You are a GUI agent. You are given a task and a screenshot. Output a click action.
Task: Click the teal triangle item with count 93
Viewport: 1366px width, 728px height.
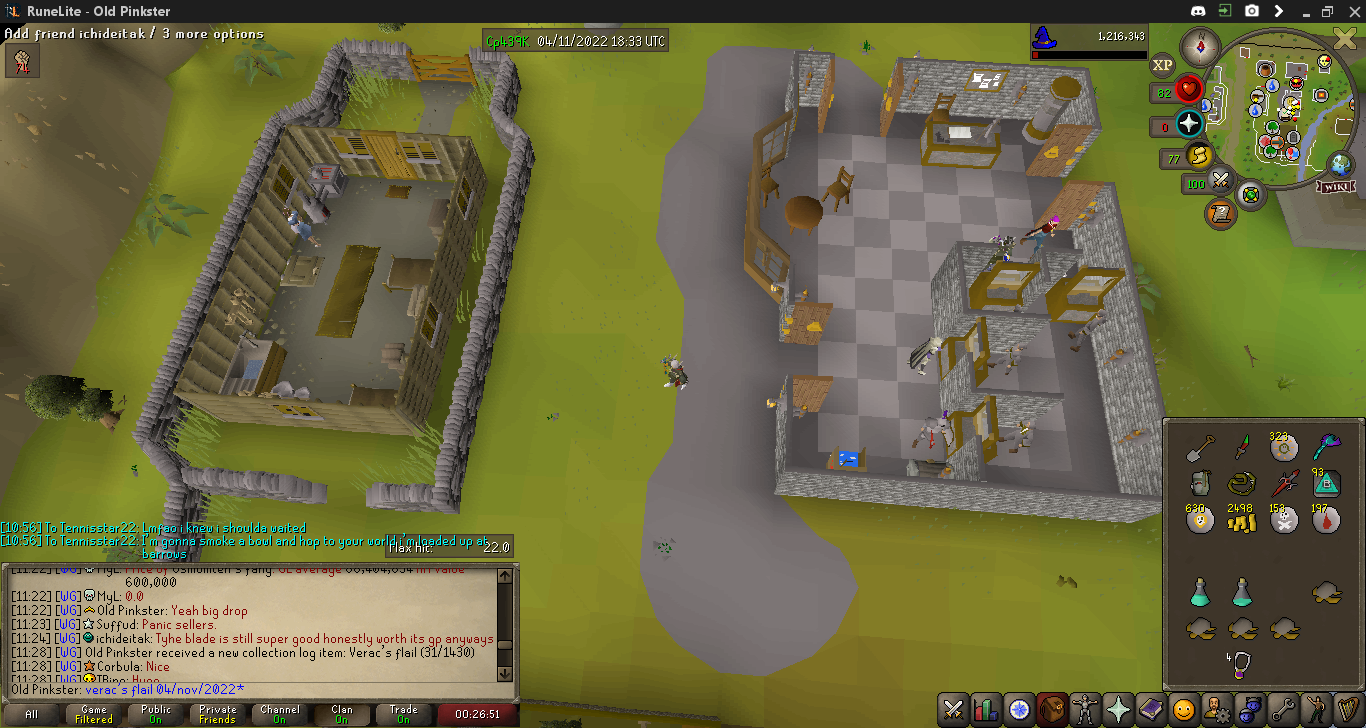[1326, 483]
